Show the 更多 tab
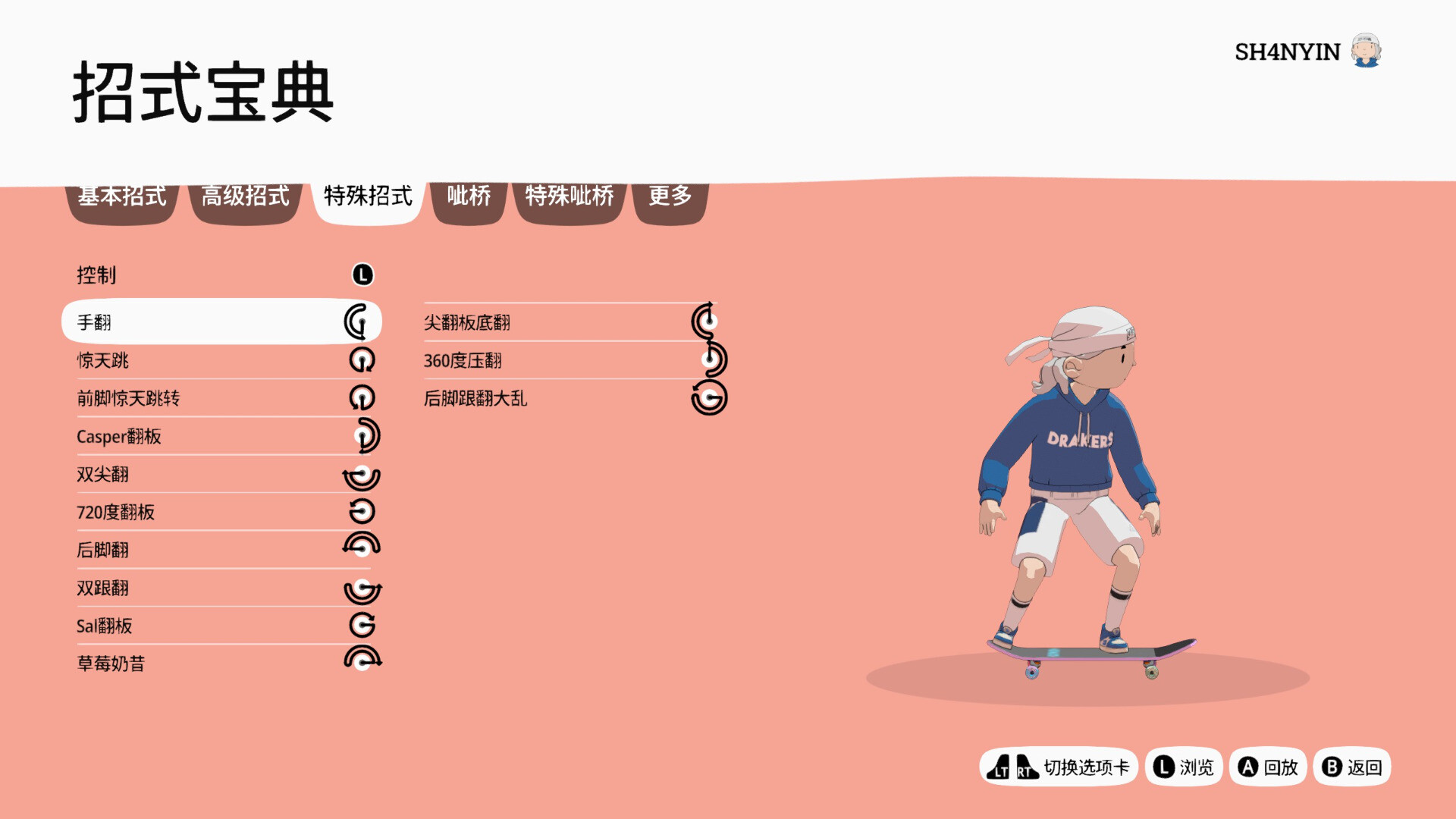 (670, 197)
